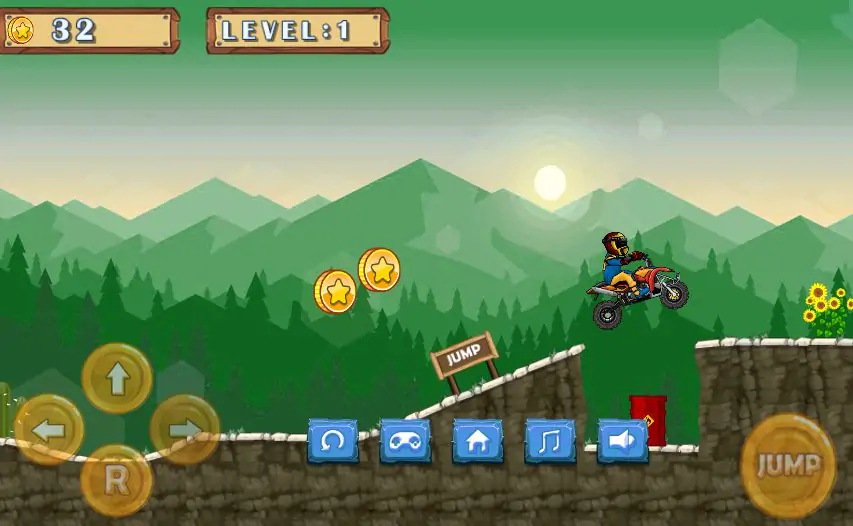The height and width of the screenshot is (526, 853).
Task: Toggle the music note button
Action: (x=550, y=441)
